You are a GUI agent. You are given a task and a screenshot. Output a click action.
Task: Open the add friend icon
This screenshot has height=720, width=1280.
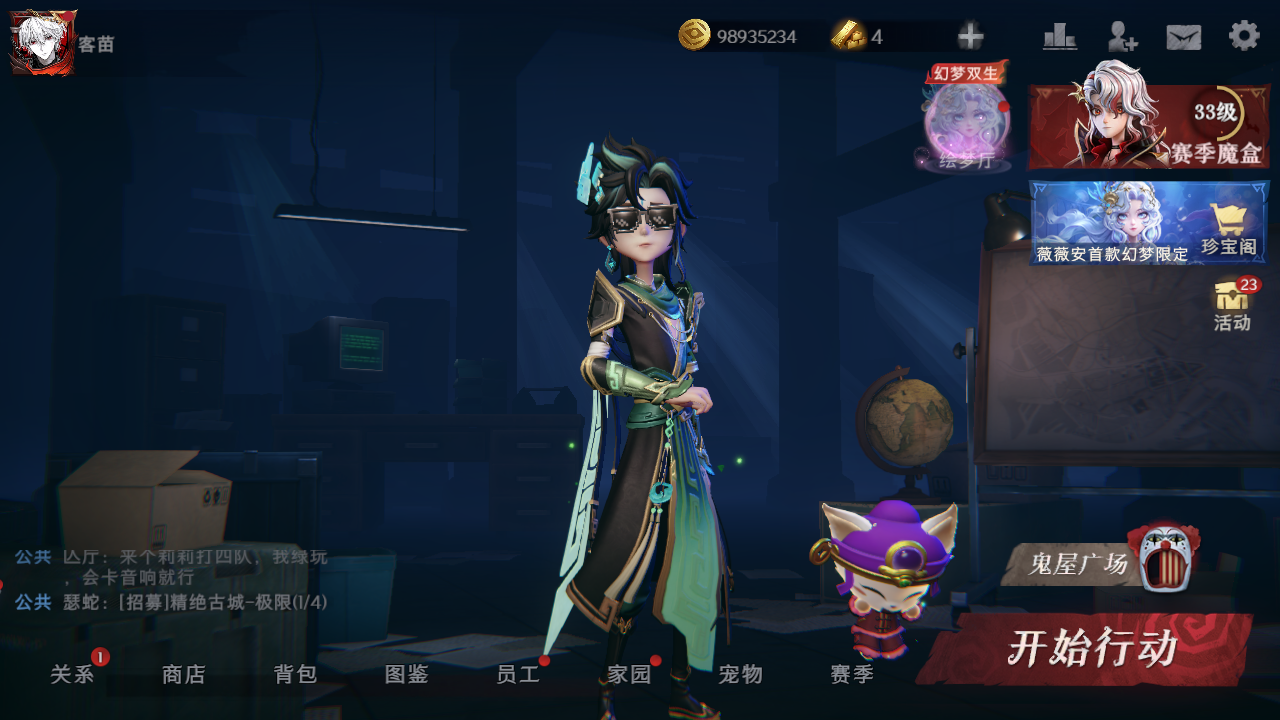[x=1122, y=37]
